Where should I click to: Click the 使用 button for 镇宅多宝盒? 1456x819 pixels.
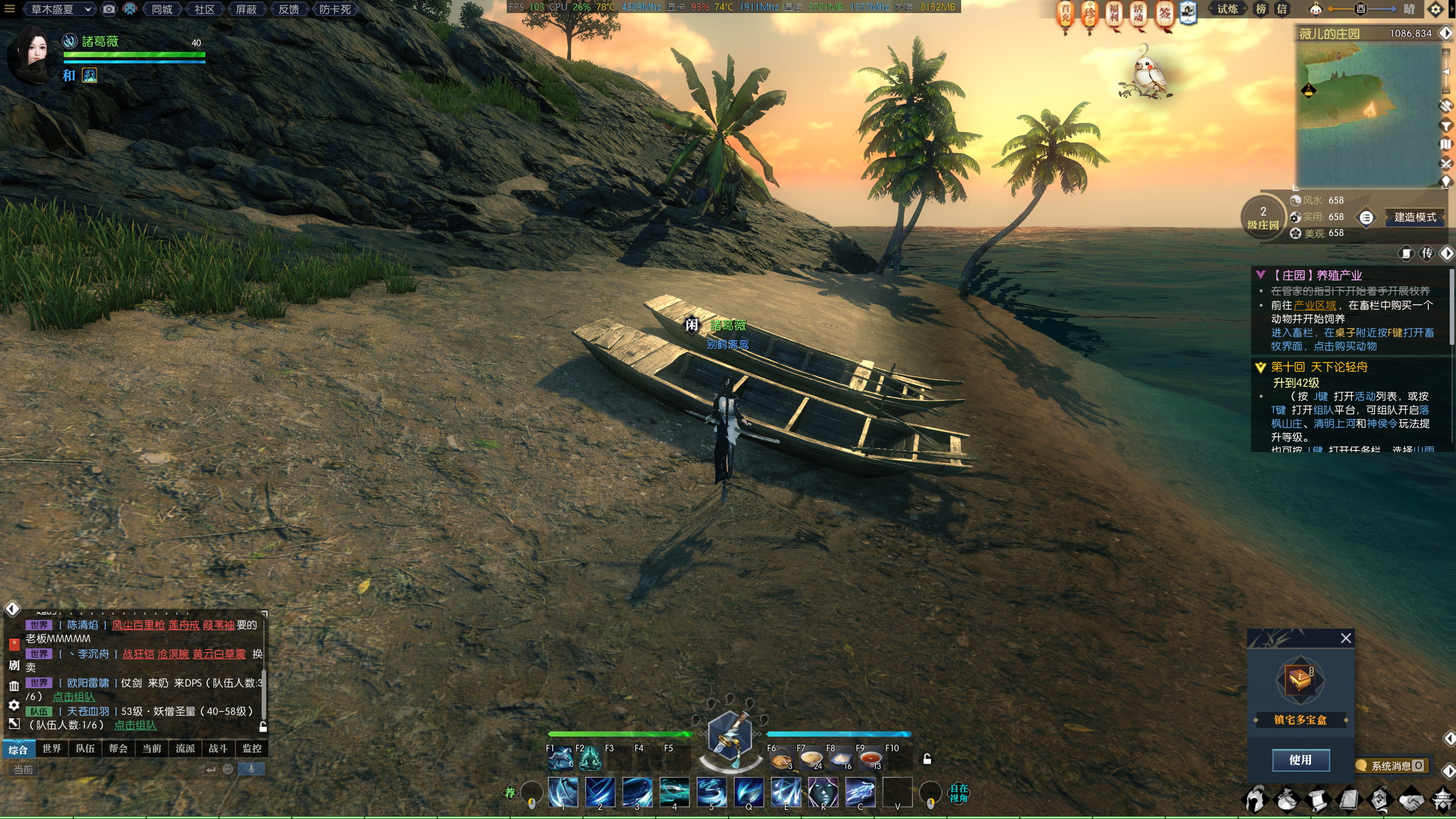click(1300, 760)
